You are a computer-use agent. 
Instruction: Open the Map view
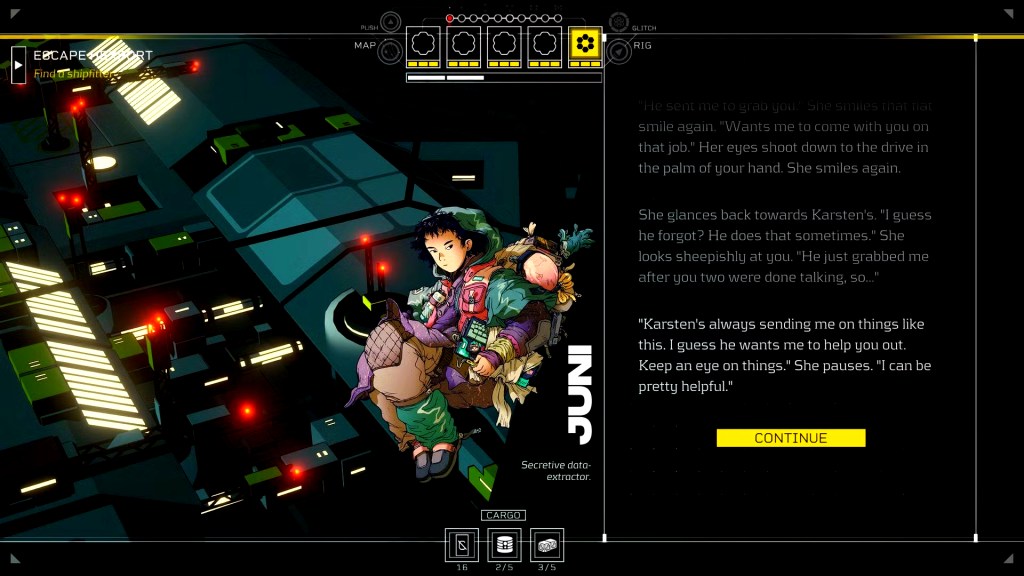coord(389,47)
